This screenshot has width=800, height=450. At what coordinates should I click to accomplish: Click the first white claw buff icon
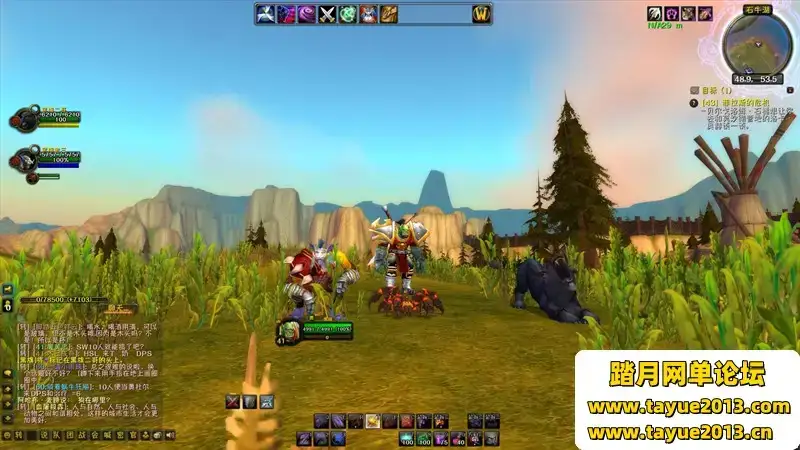tap(655, 13)
